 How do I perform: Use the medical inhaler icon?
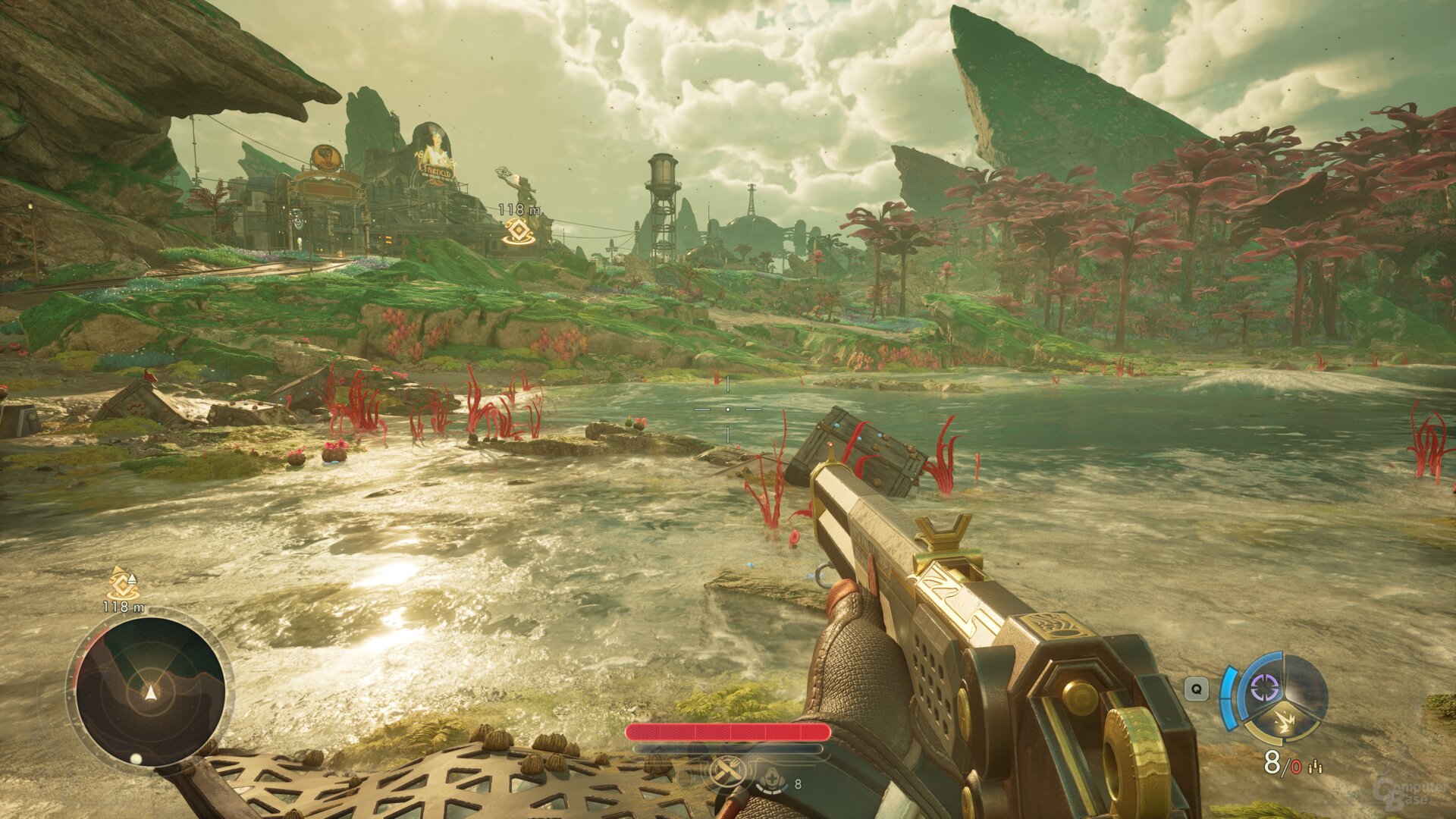pos(773,781)
